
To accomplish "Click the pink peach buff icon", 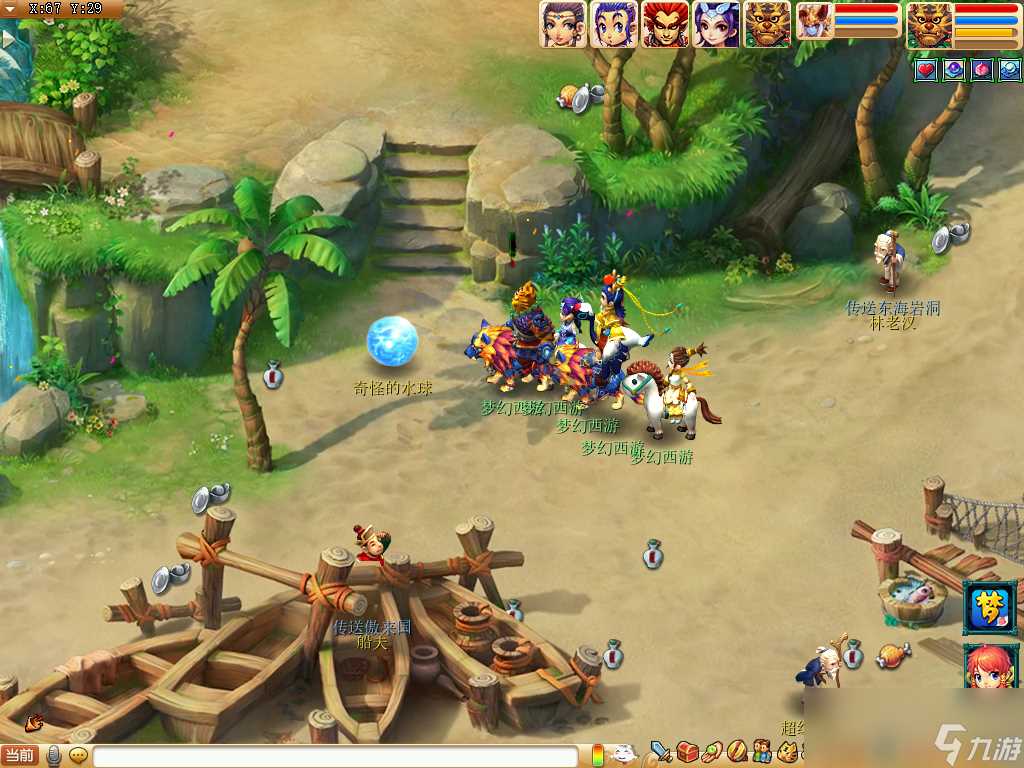I will tap(982, 70).
